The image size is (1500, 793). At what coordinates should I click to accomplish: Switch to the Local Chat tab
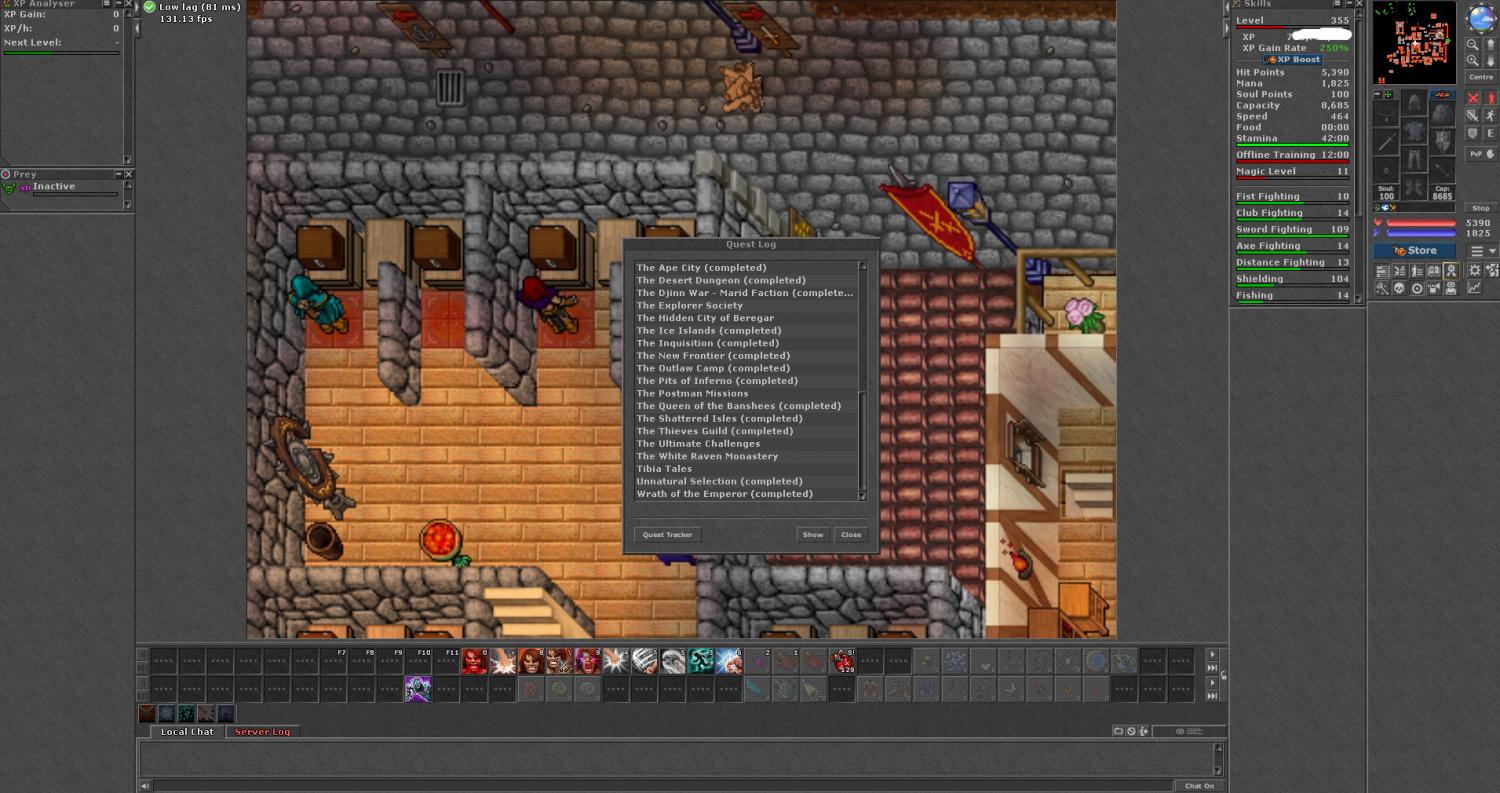coord(188,732)
